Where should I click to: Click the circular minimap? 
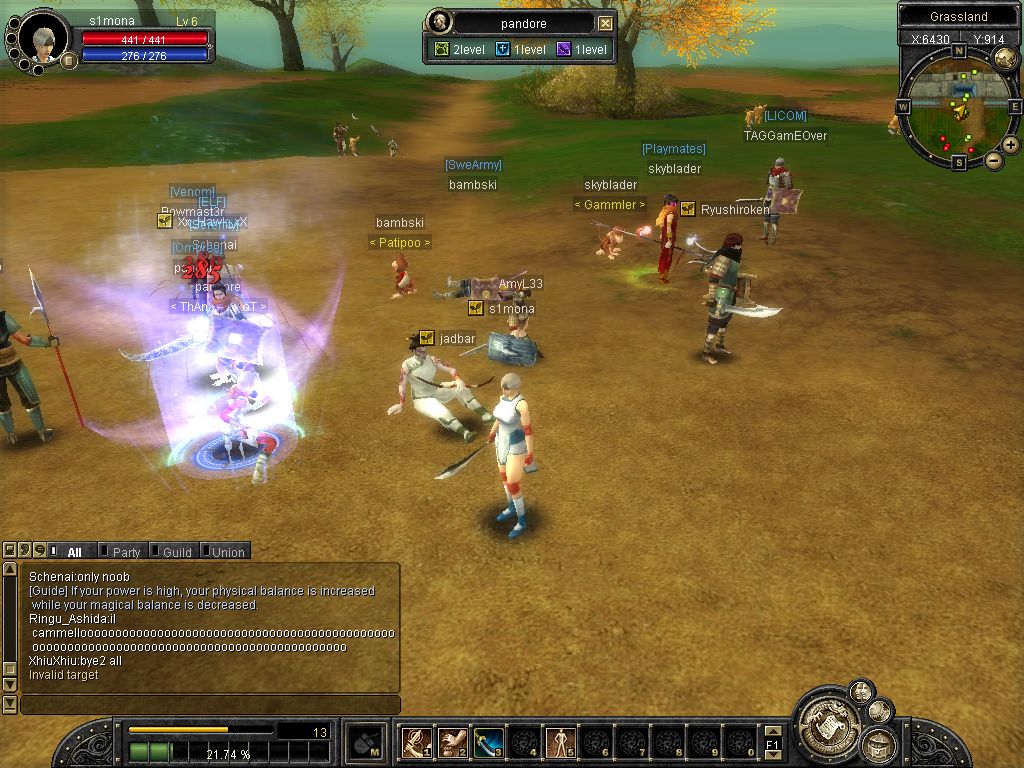coord(958,108)
